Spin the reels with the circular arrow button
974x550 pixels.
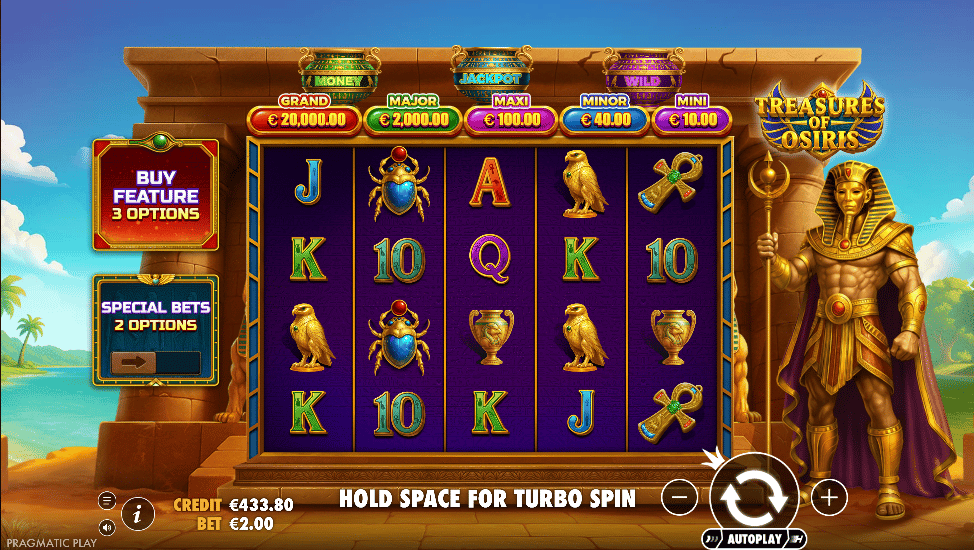tap(754, 497)
